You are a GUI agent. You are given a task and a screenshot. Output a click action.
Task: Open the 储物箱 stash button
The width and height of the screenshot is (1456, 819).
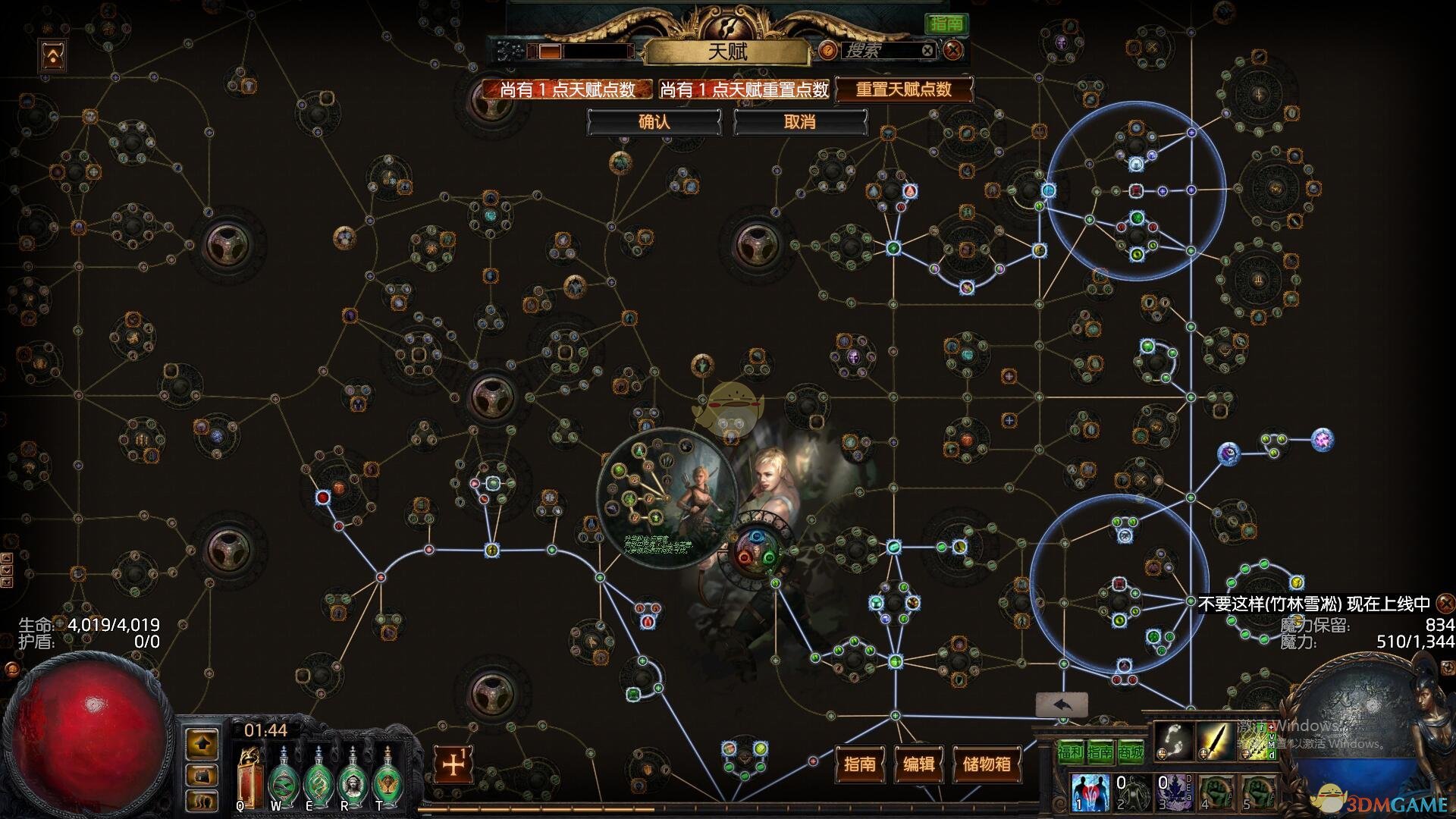987,764
